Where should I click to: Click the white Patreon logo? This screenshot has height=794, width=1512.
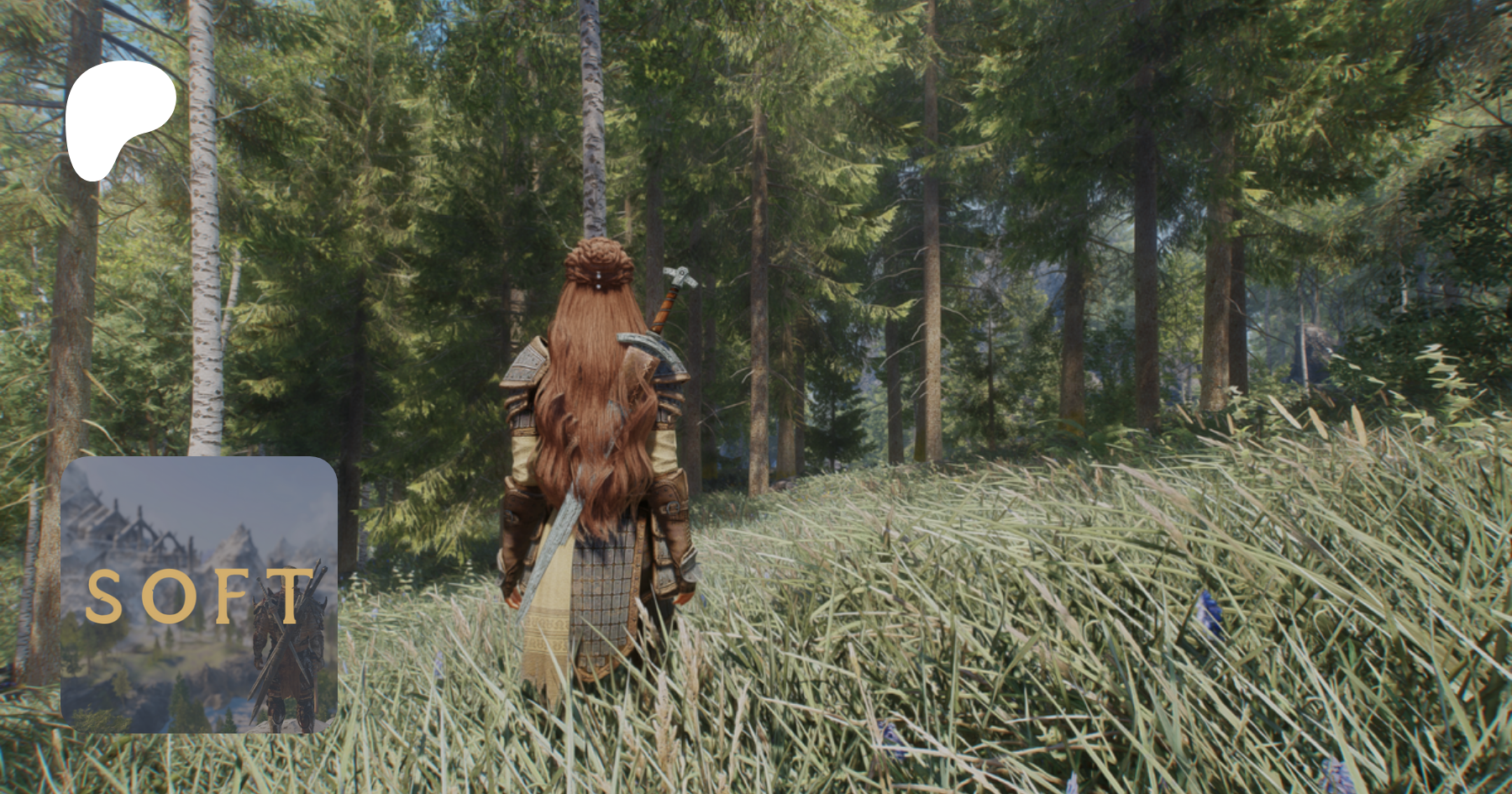(x=119, y=116)
